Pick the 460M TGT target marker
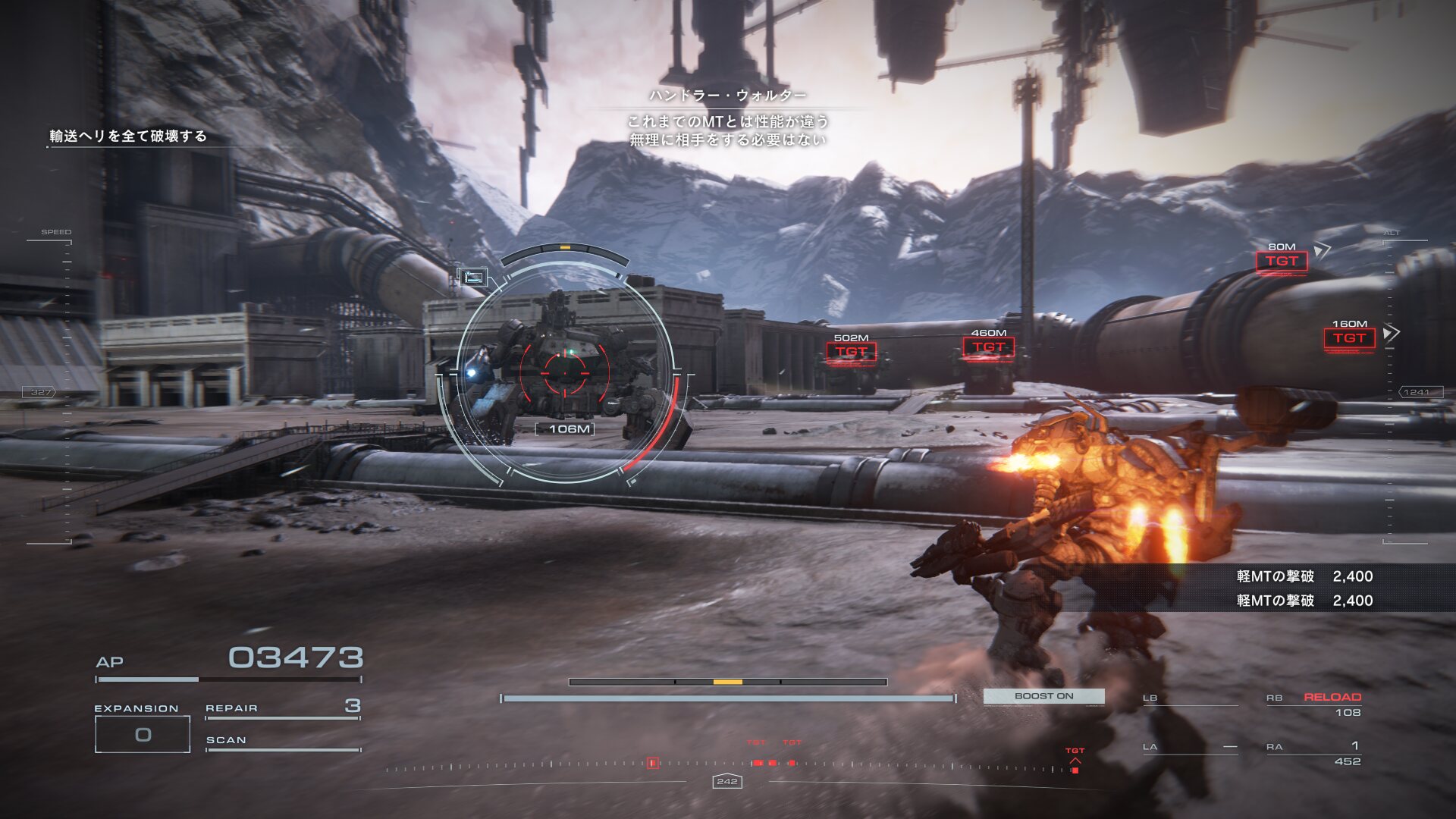 [988, 347]
